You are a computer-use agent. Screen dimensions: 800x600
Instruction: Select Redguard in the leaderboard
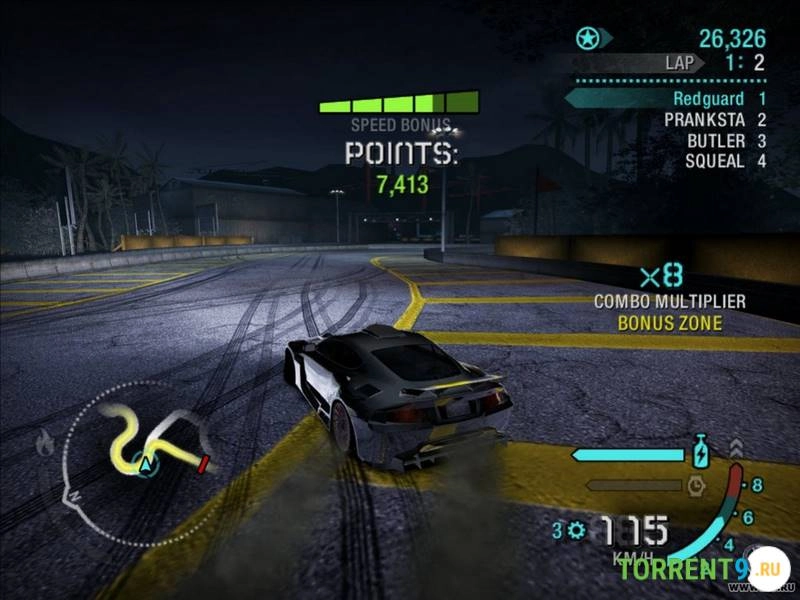tap(708, 99)
